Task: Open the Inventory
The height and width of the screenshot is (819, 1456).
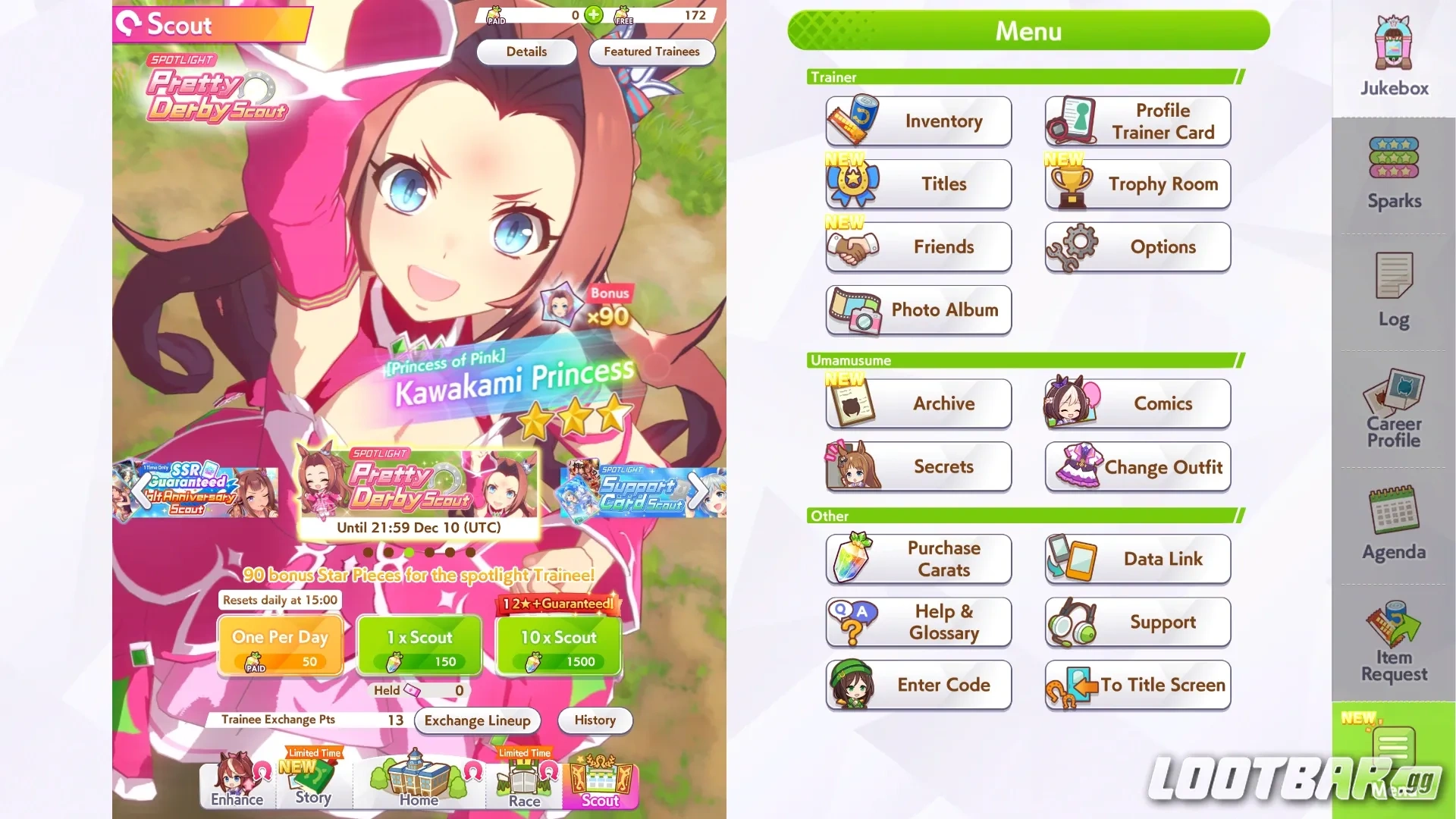Action: coord(918,121)
